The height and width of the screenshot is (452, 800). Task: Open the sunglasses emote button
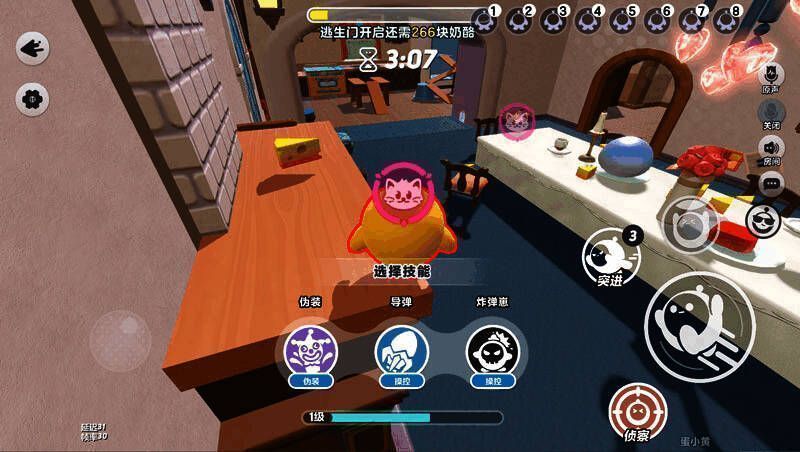point(766,221)
